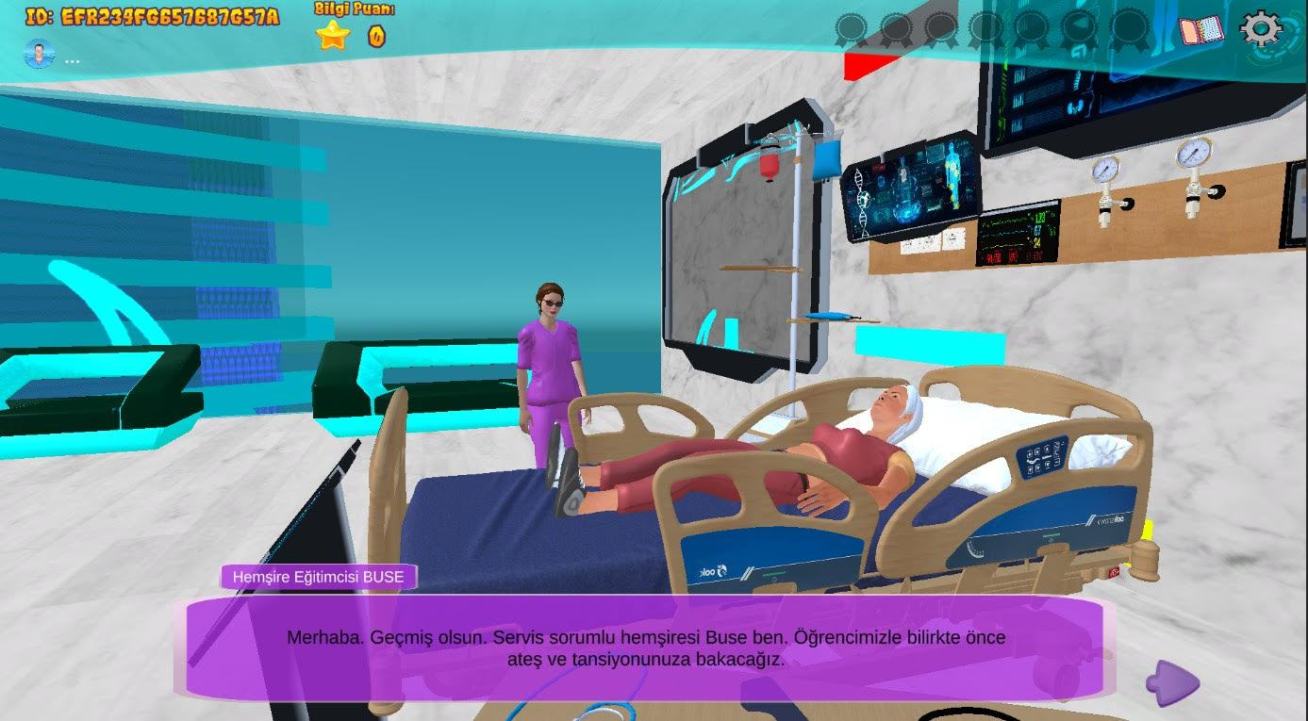Select the Bilgi Puanı star icon
The height and width of the screenshot is (721, 1308).
click(x=333, y=36)
